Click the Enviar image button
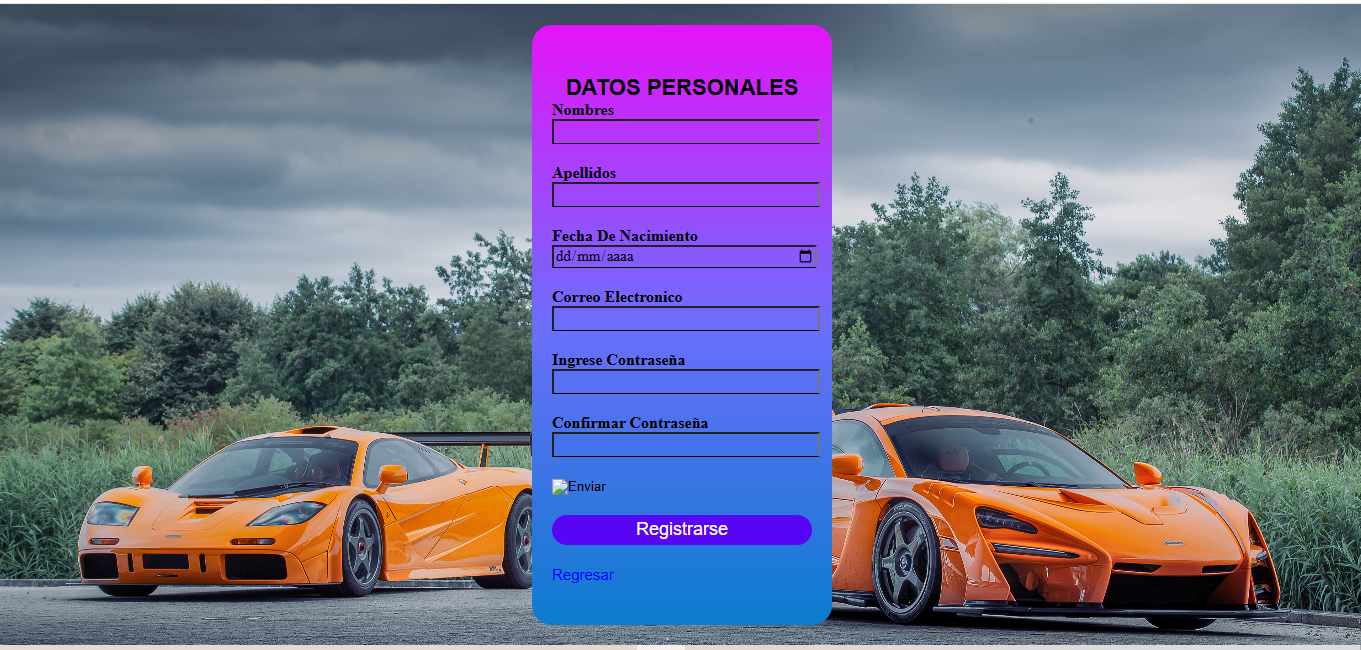The image size is (1361, 650). (x=579, y=487)
